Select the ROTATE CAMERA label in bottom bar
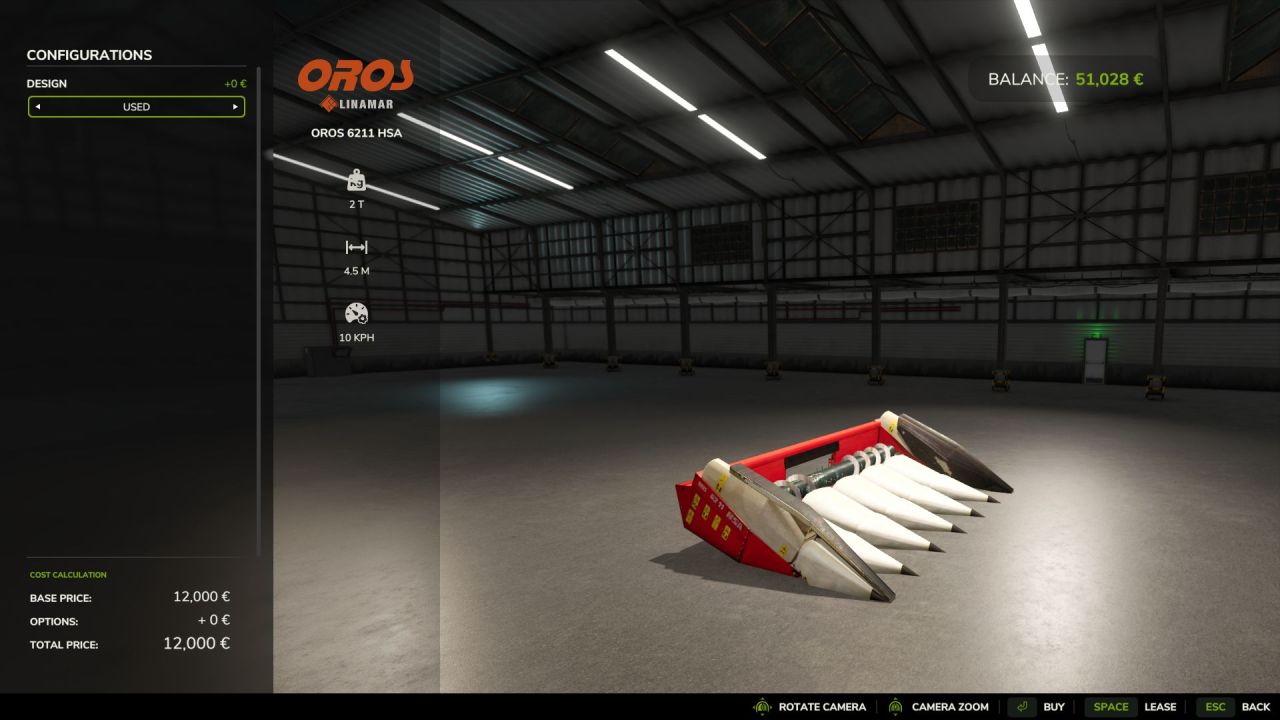This screenshot has height=720, width=1280. click(x=820, y=706)
